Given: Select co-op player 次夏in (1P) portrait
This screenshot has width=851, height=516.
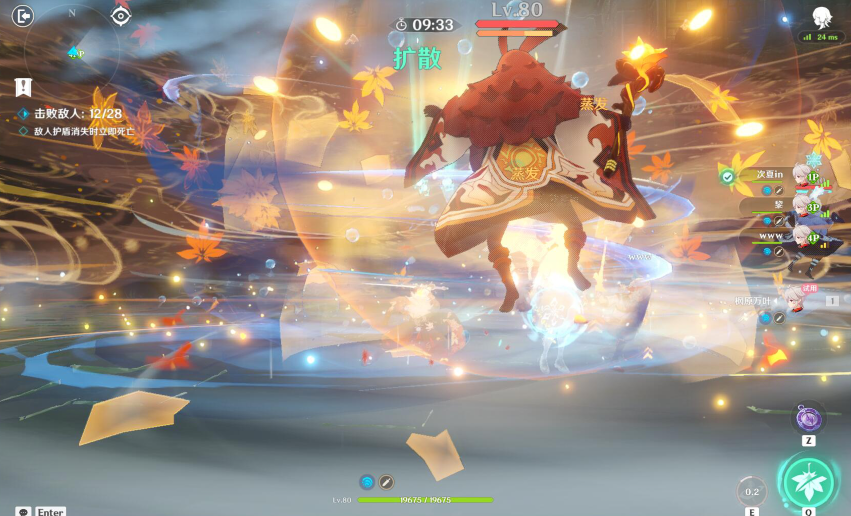Looking at the screenshot, I should 803,175.
